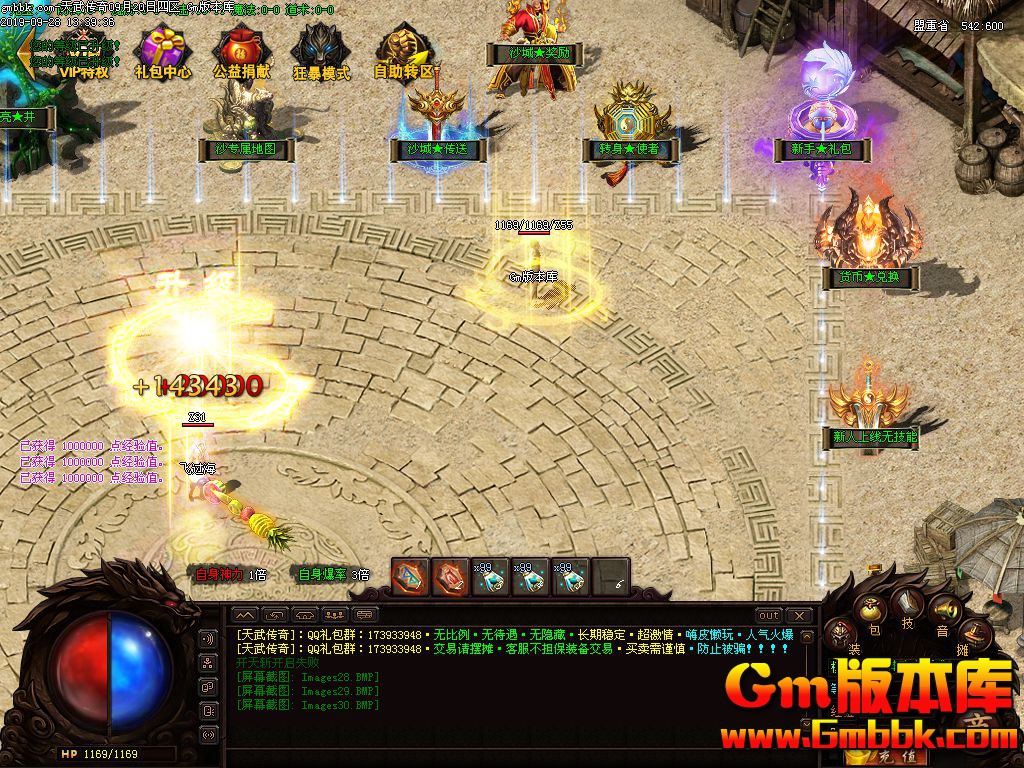Select the last hotbar slot
This screenshot has height=768, width=1024.
(611, 577)
